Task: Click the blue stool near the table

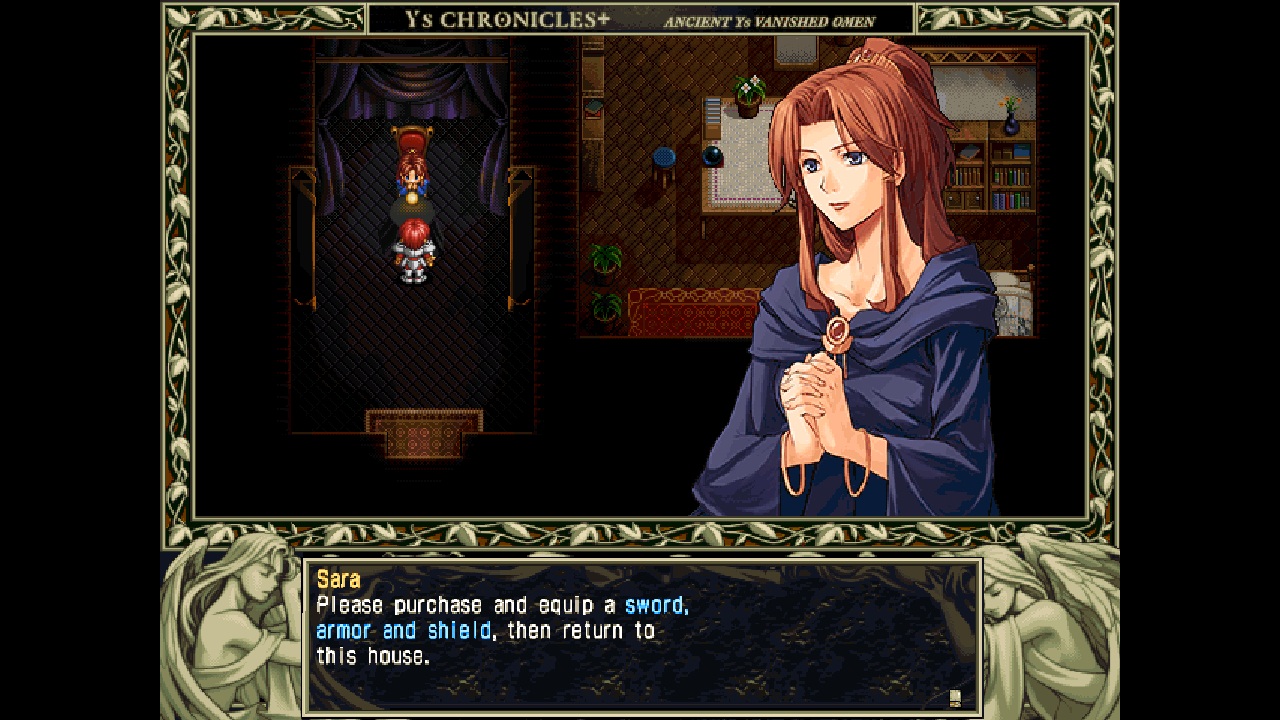Action: coord(662,156)
